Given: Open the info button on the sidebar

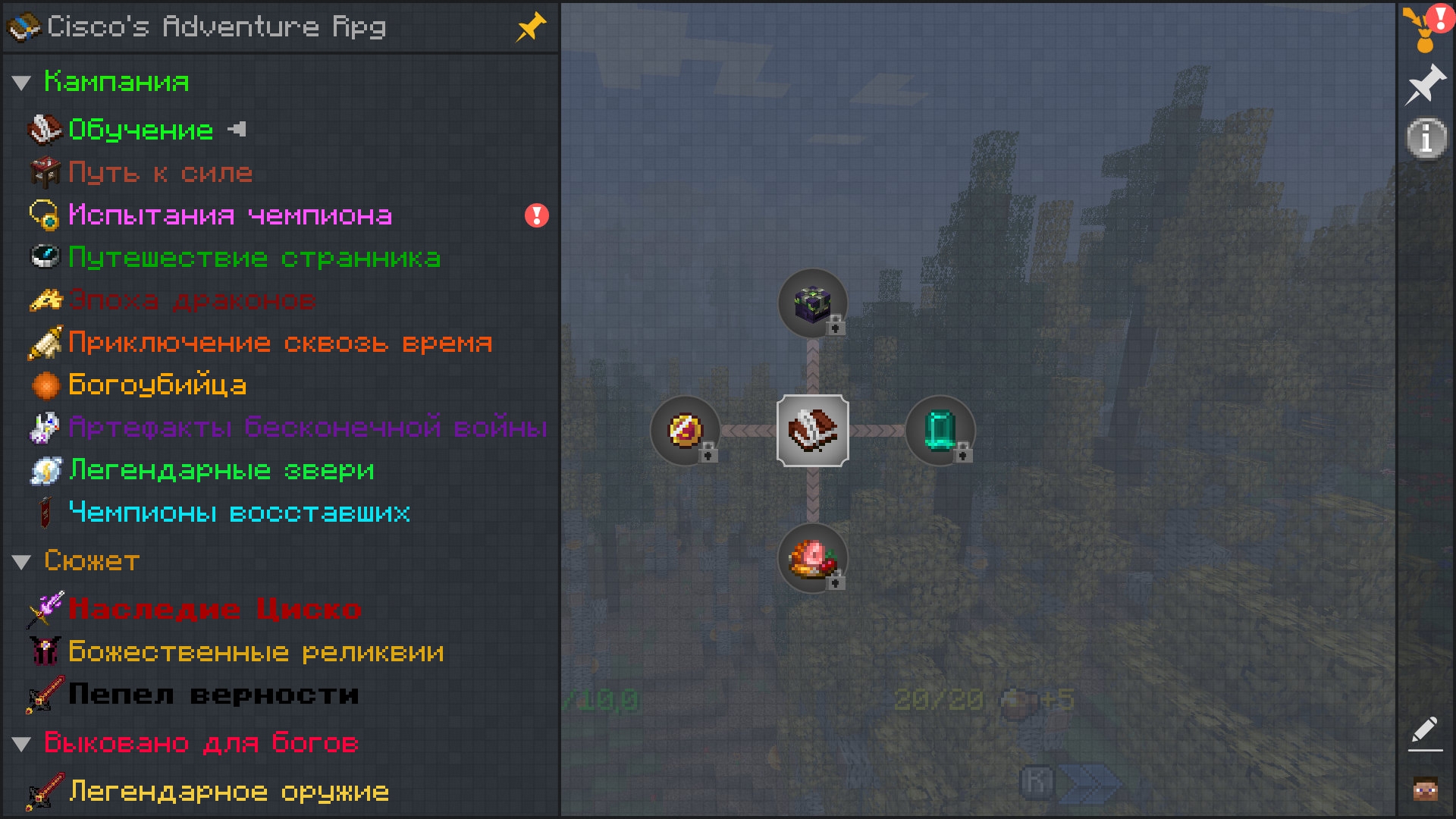Looking at the screenshot, I should (x=1426, y=139).
